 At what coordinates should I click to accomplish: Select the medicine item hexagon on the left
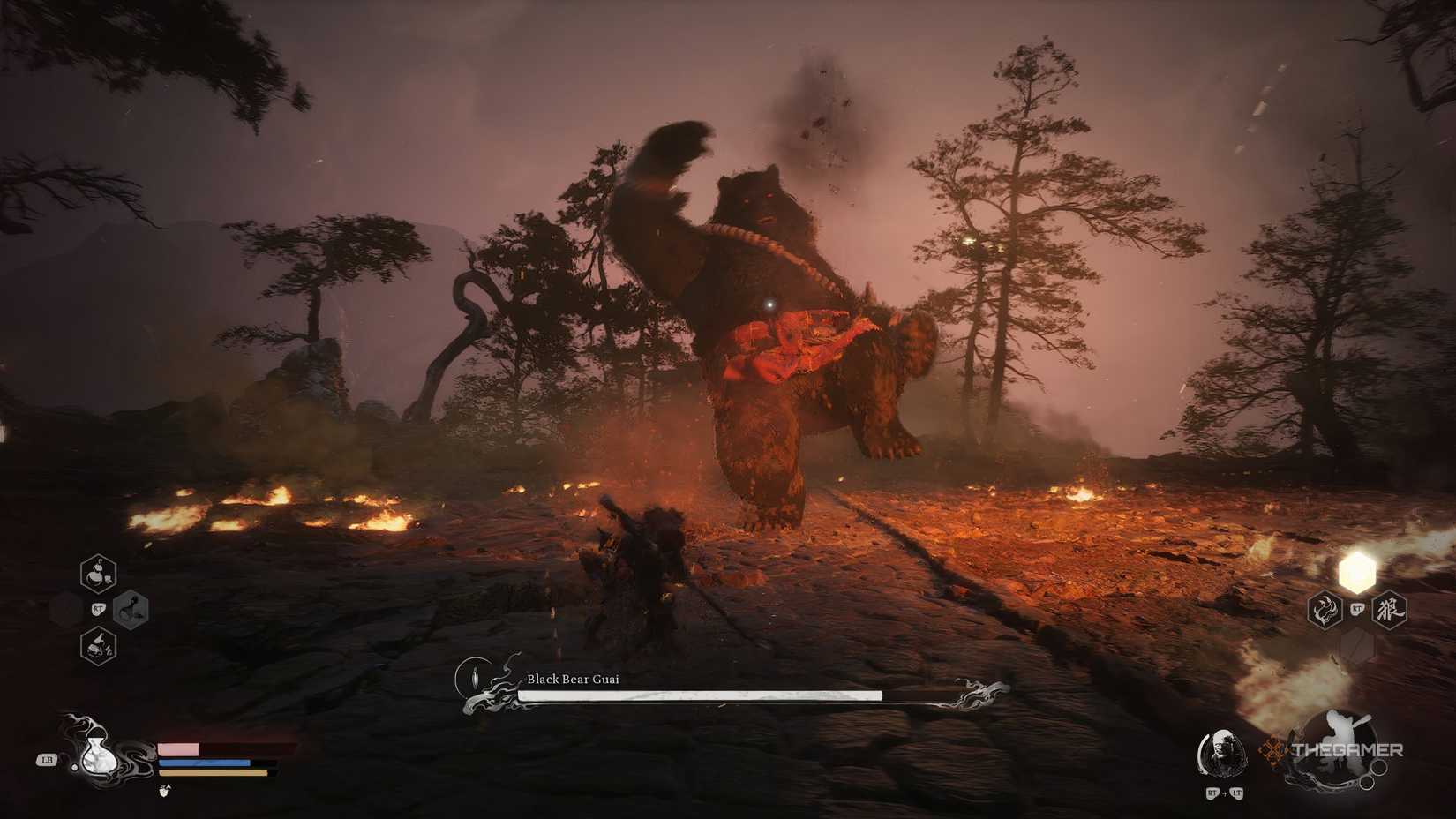click(97, 573)
